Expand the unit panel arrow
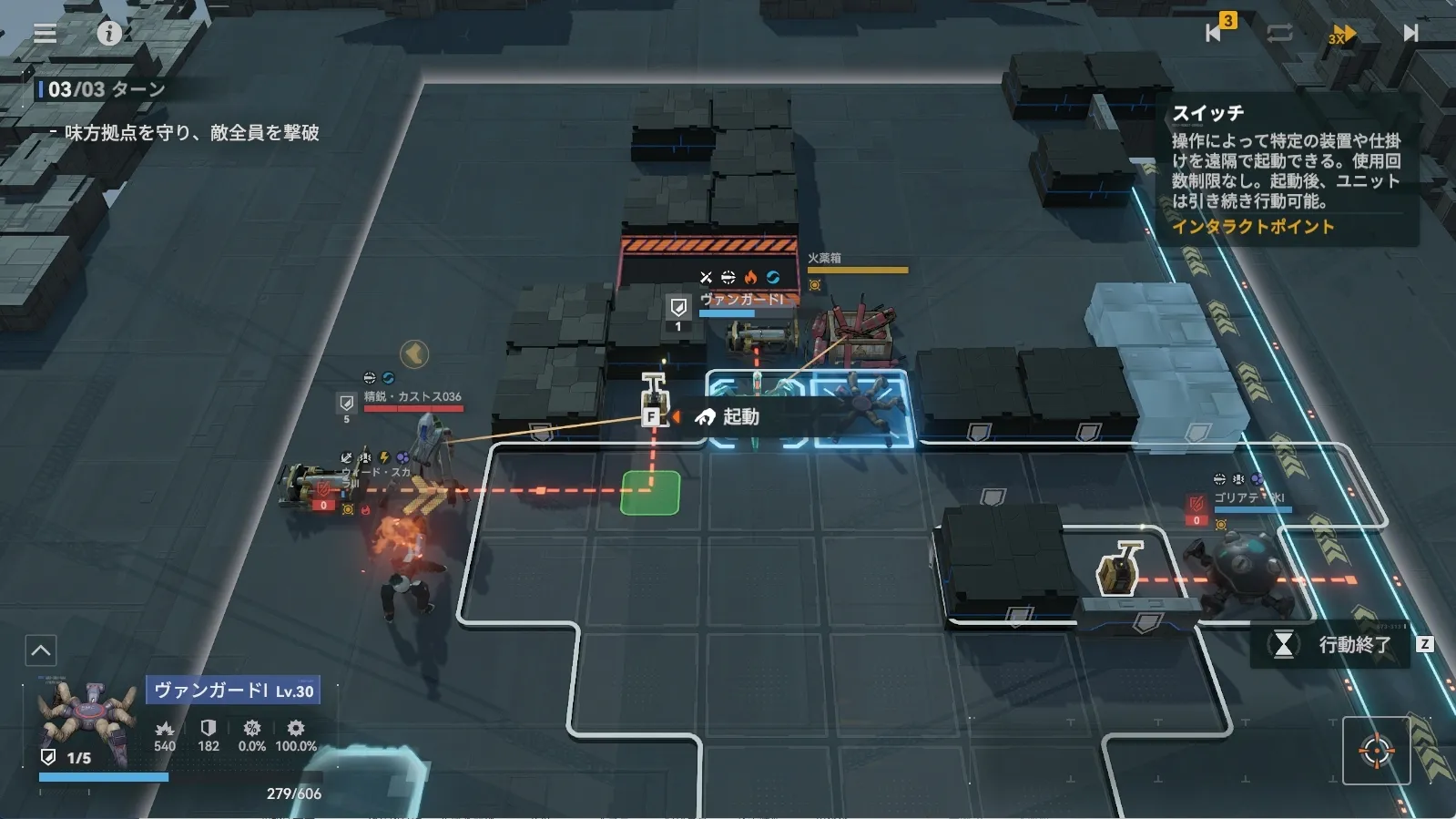 pyautogui.click(x=41, y=650)
